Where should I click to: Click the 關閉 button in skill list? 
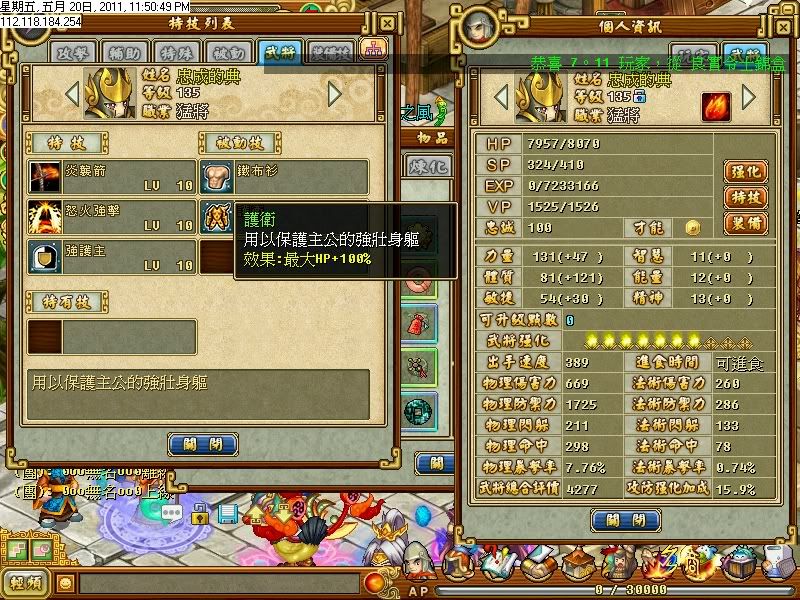202,444
